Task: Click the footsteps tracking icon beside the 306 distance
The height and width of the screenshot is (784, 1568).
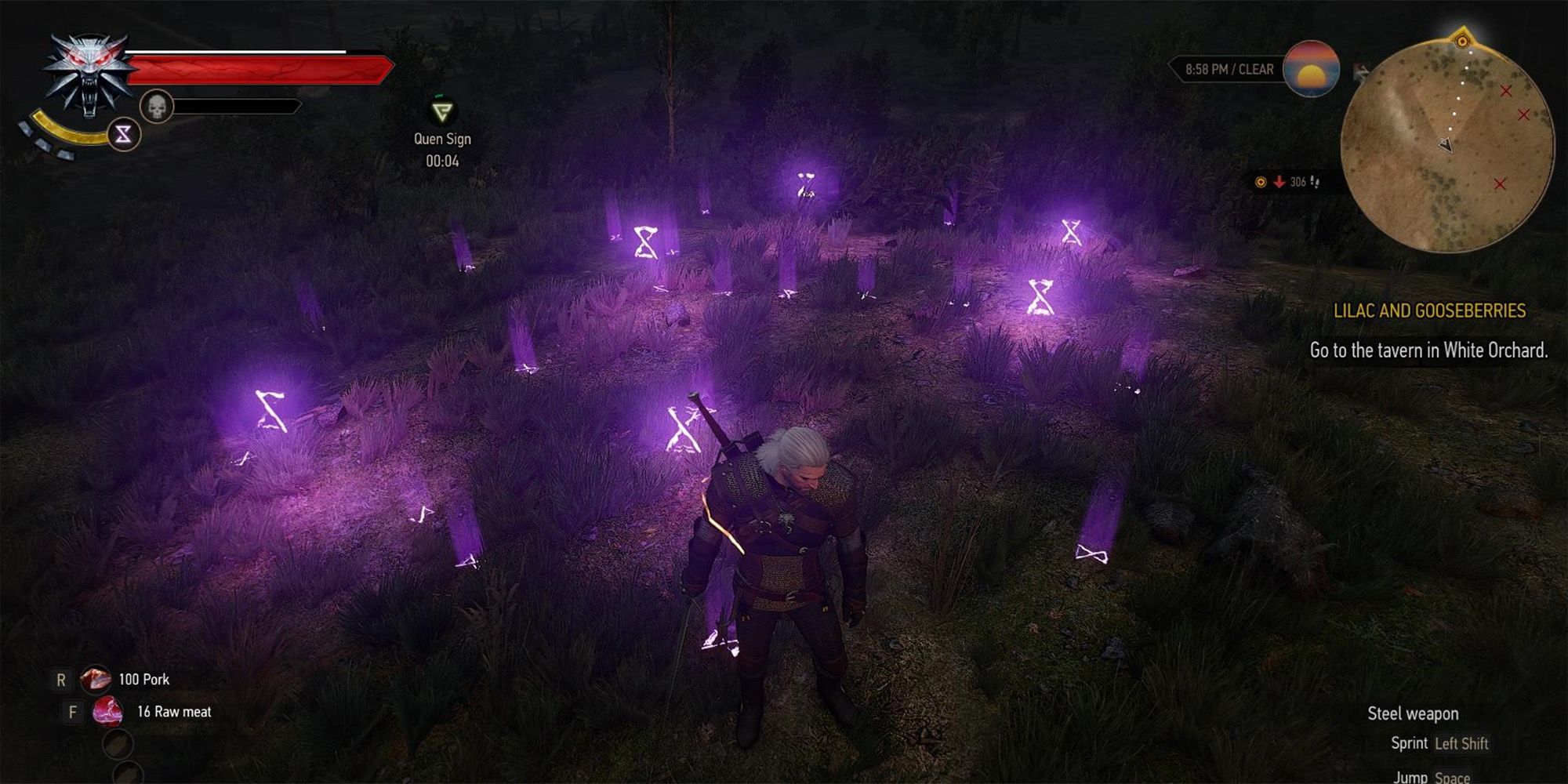Action: pyautogui.click(x=1316, y=181)
